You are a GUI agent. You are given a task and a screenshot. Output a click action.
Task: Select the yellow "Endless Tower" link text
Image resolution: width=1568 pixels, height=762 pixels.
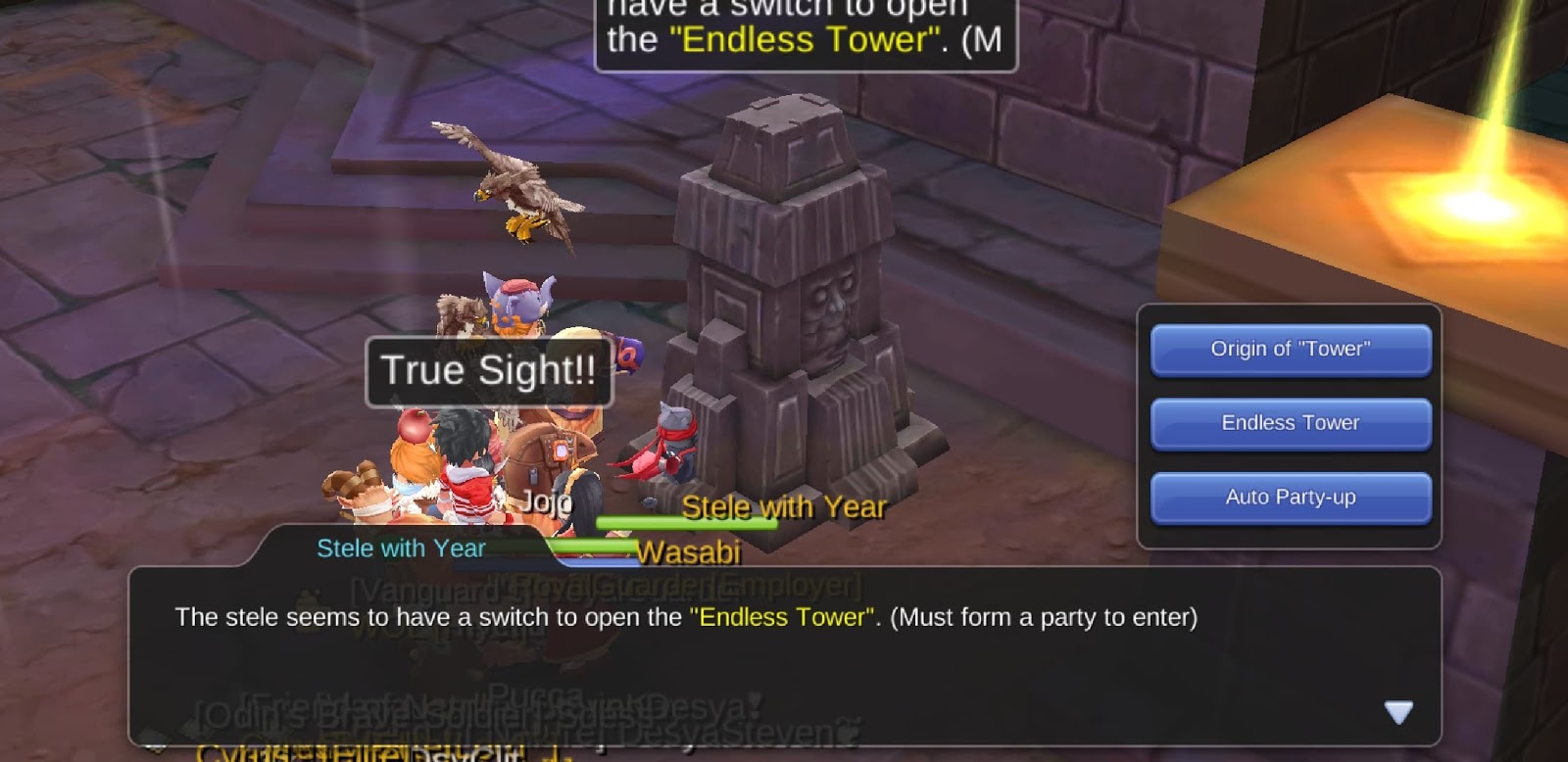coord(779,618)
